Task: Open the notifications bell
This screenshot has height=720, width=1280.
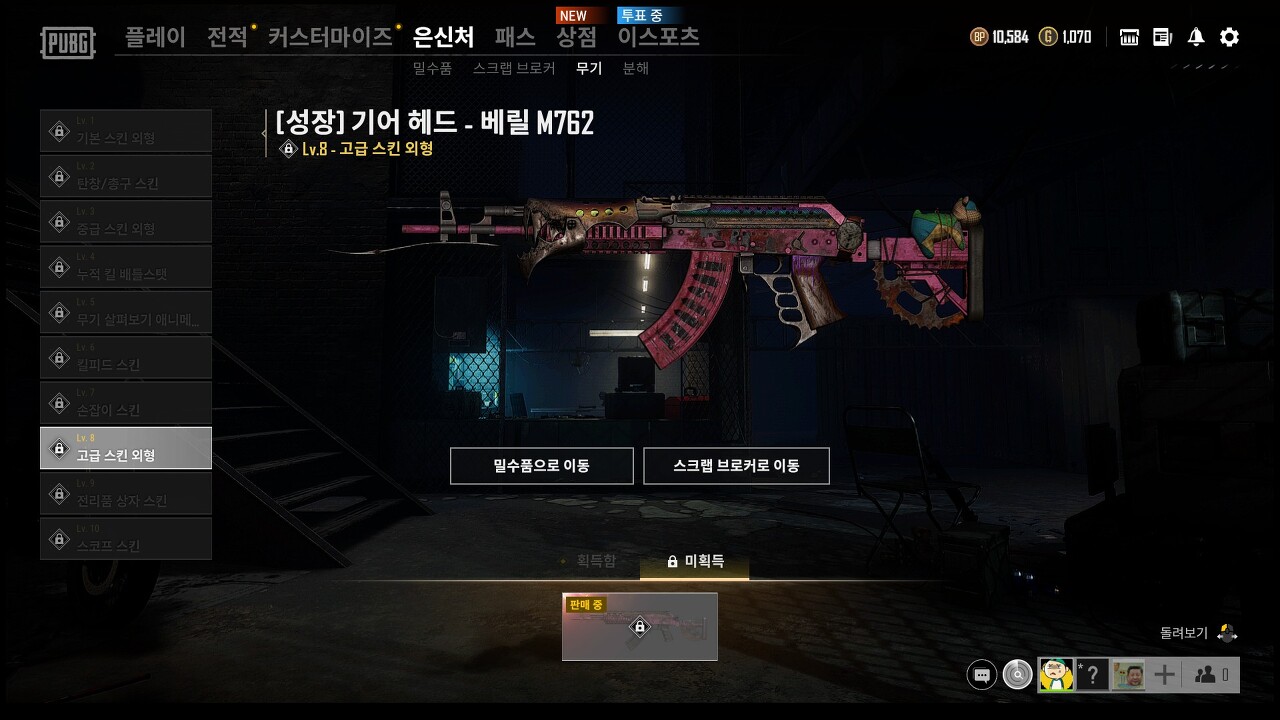Action: point(1194,36)
